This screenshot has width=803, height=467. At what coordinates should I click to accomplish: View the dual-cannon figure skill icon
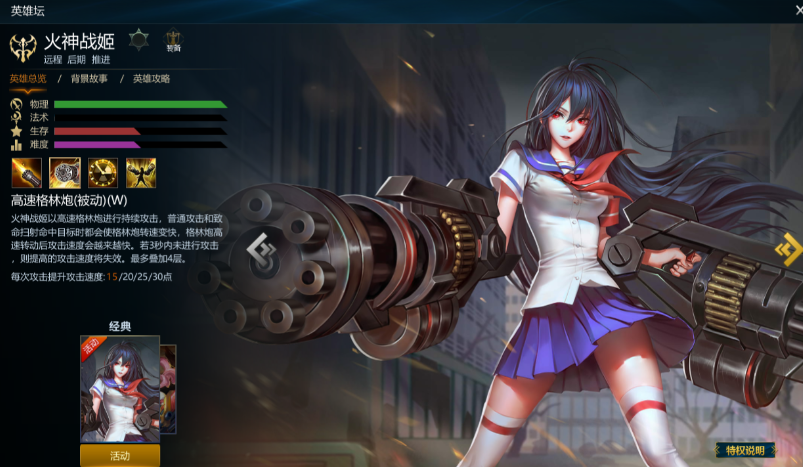[x=141, y=172]
